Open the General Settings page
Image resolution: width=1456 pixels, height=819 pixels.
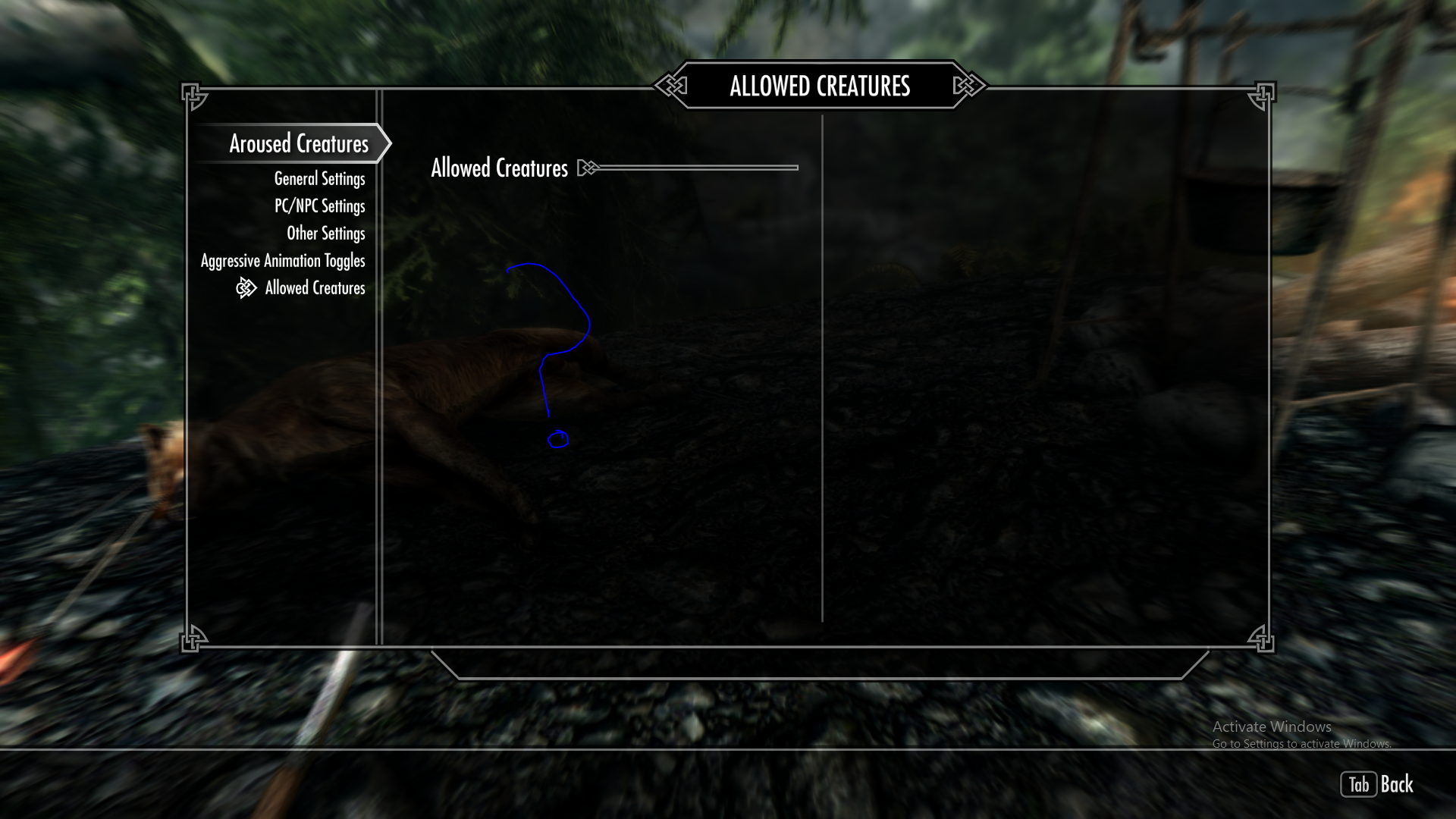(319, 179)
